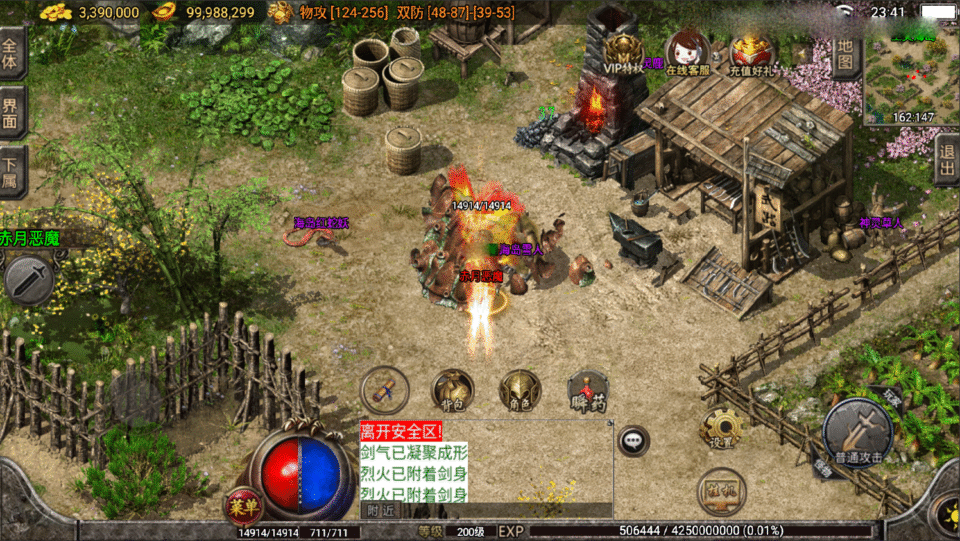Image resolution: width=960 pixels, height=541 pixels.
Task: Switch to the 附近 chat channel
Action: pyautogui.click(x=378, y=510)
